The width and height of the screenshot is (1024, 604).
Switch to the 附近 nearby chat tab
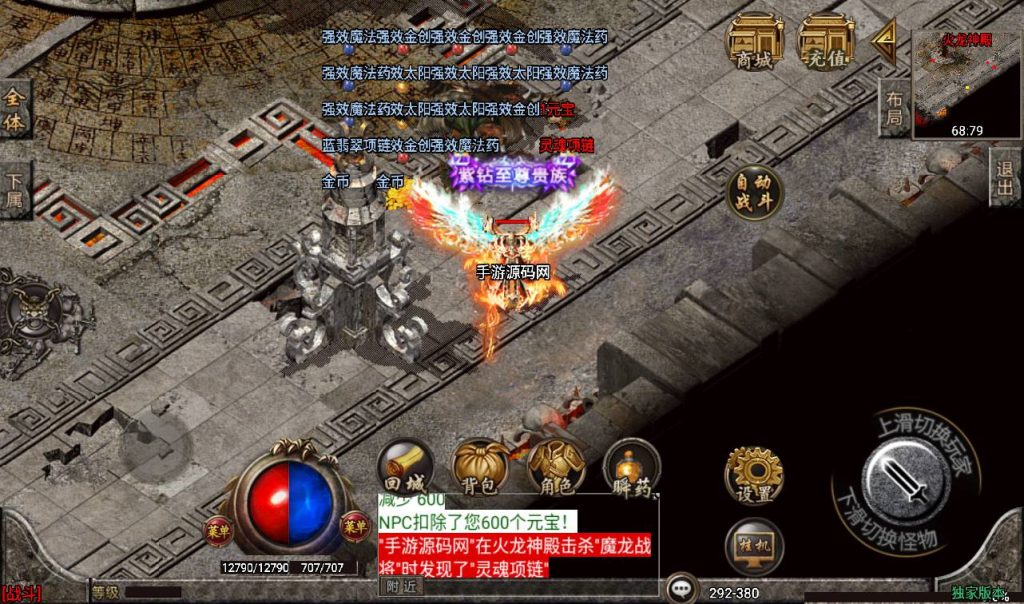(403, 587)
